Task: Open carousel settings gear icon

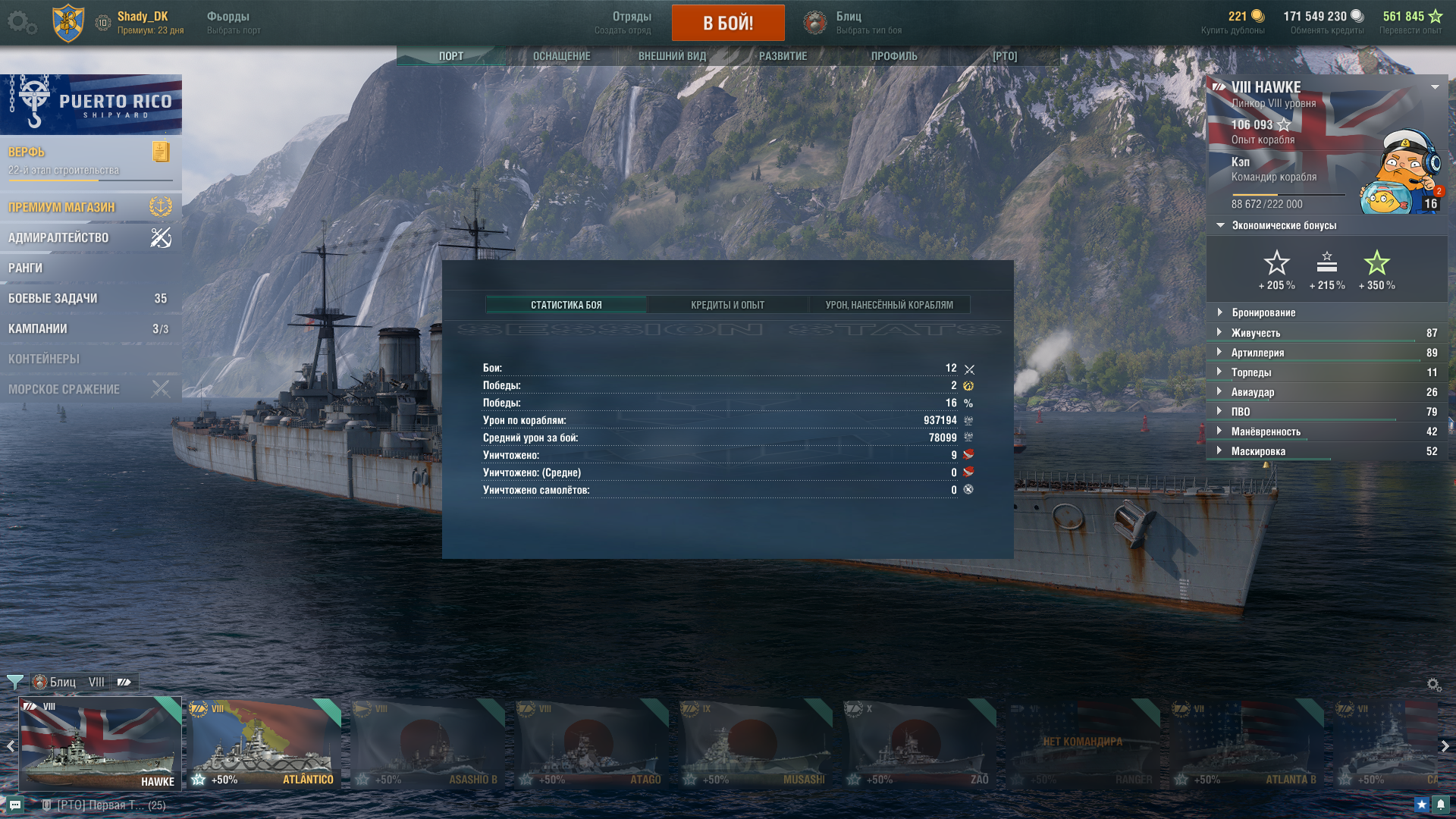Action: coord(1433,685)
